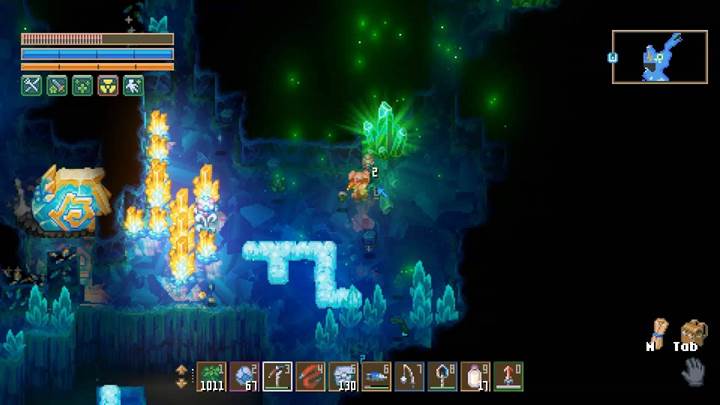Viewport: 720px width, 405px height.
Task: Open the backpack inventory icon
Action: point(692,331)
